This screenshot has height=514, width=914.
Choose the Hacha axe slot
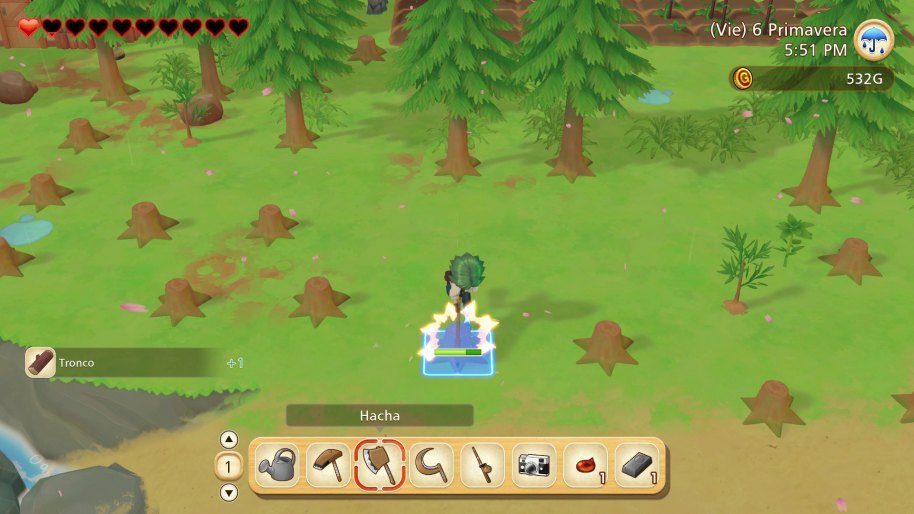pyautogui.click(x=380, y=465)
